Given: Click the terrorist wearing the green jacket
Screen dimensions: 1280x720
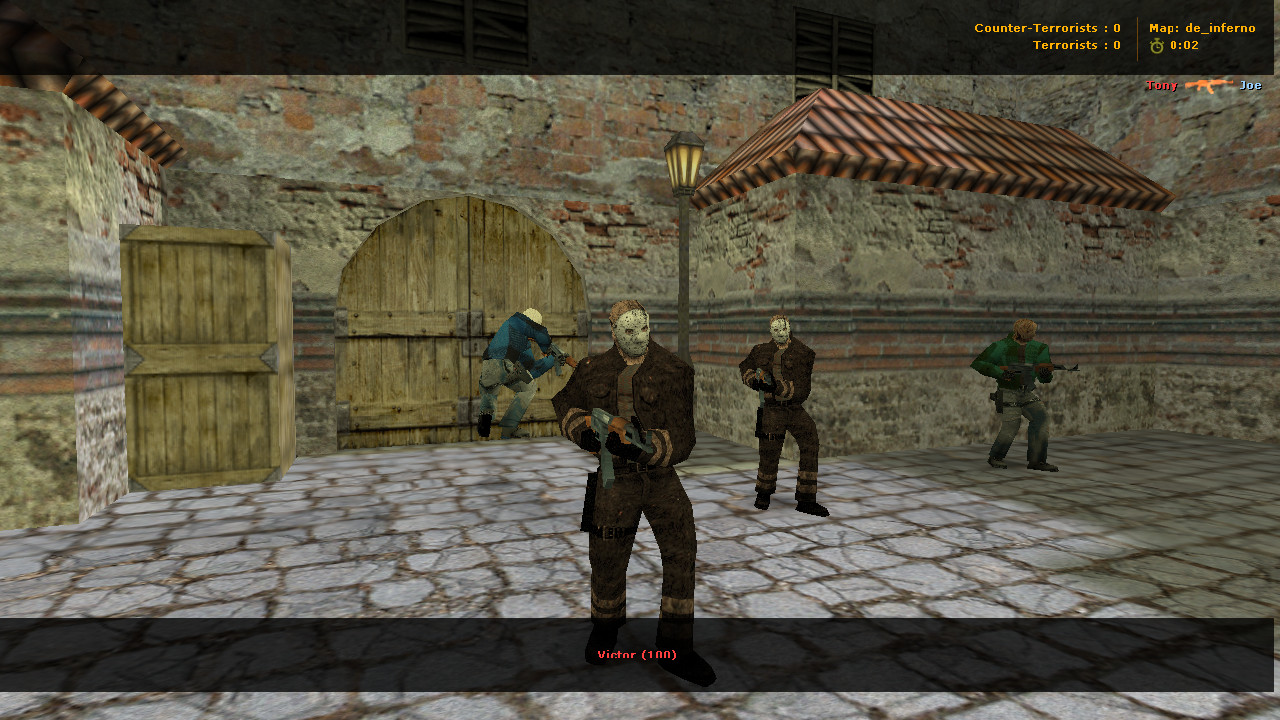Looking at the screenshot, I should pyautogui.click(x=1015, y=390).
